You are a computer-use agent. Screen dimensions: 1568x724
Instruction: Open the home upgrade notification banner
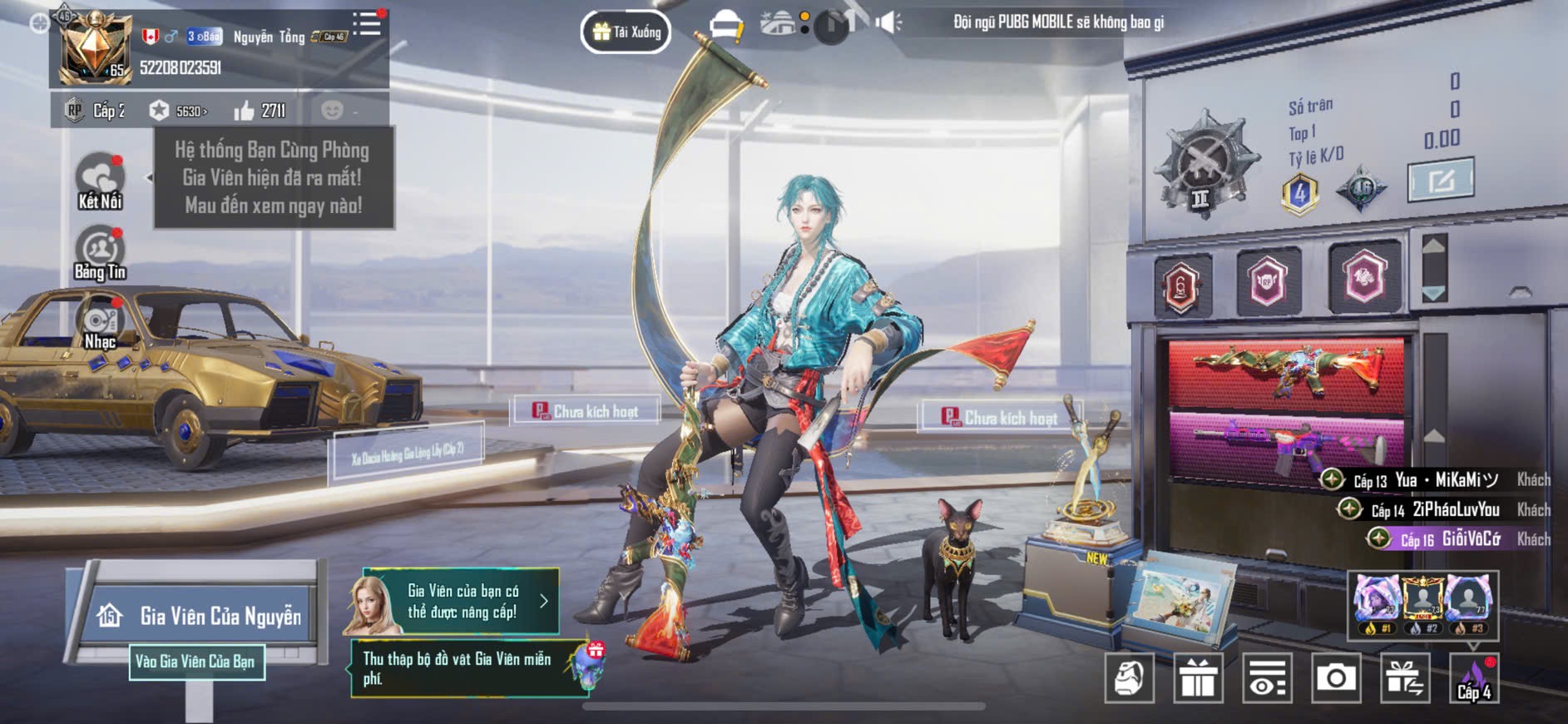click(x=453, y=602)
